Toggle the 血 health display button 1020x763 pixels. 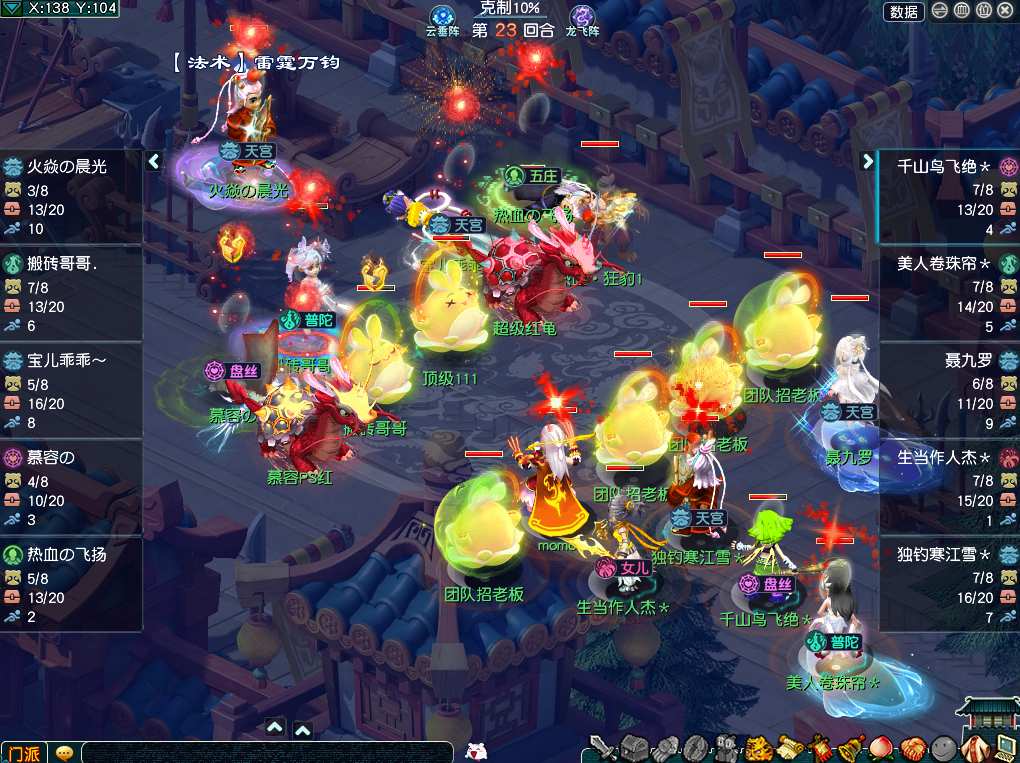tap(962, 11)
